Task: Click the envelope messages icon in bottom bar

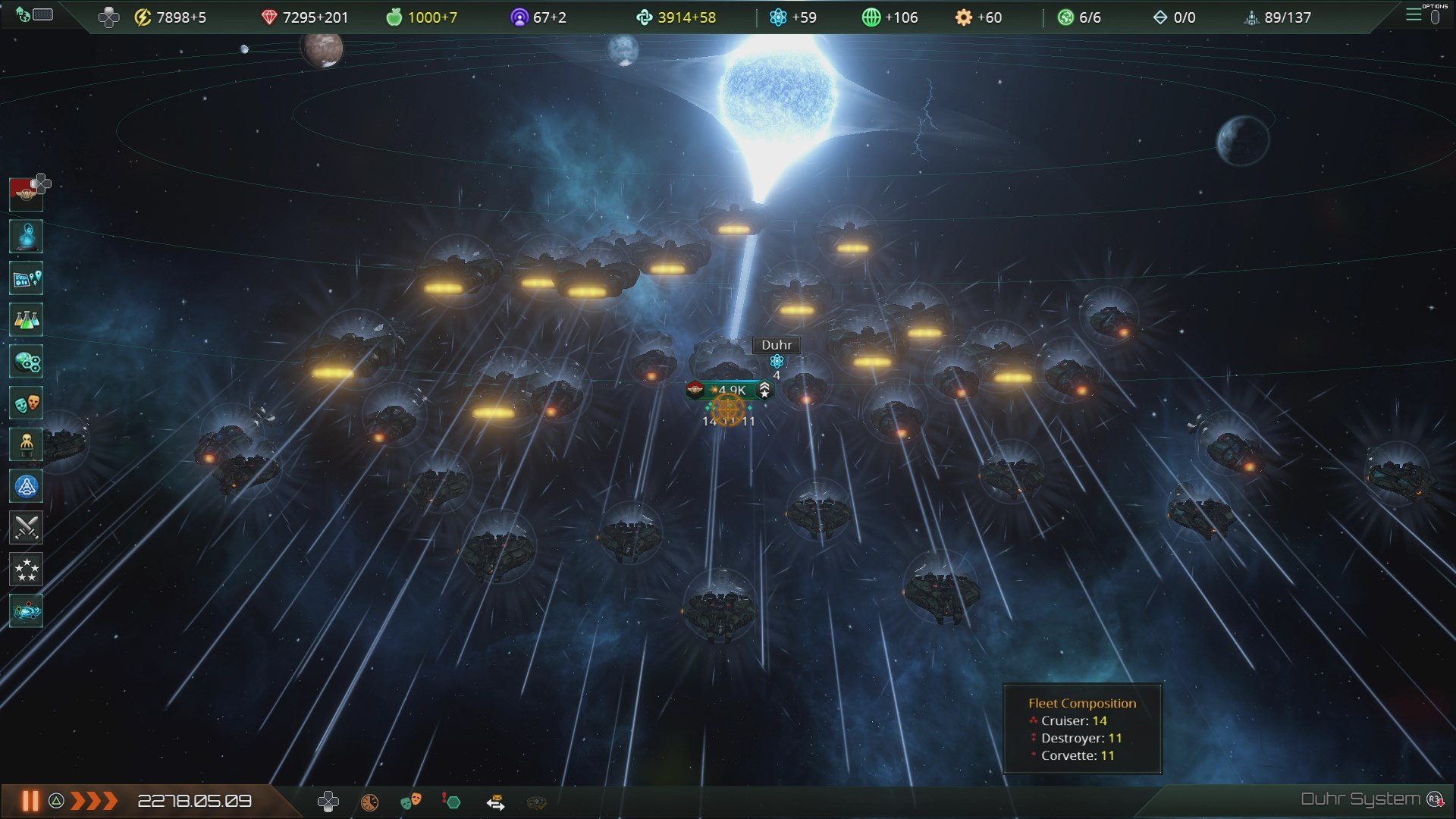Action: [x=497, y=802]
